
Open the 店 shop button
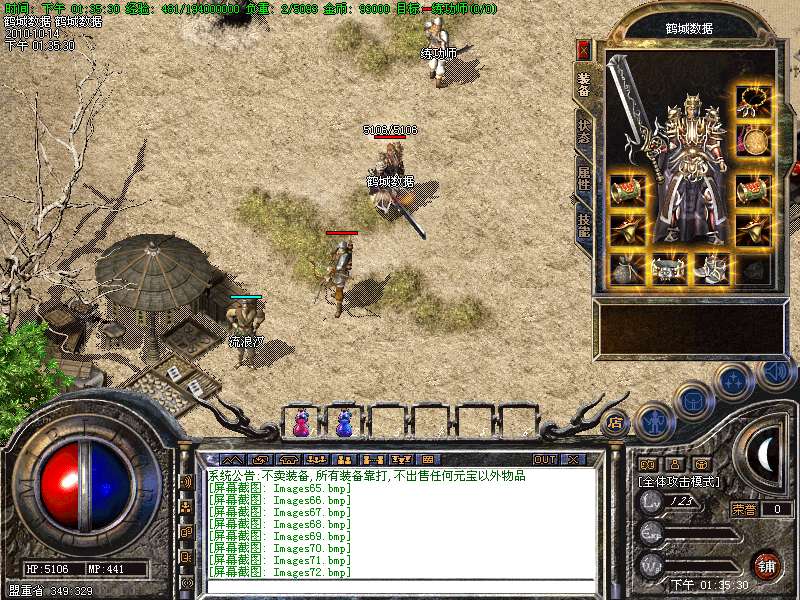pos(615,423)
